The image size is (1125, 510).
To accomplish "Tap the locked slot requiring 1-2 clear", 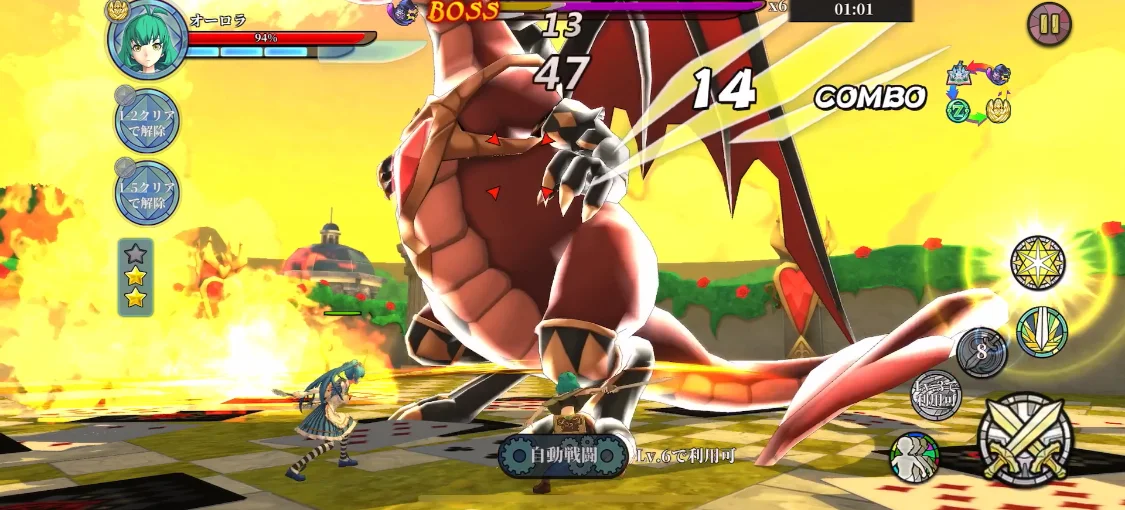I will coord(147,121).
